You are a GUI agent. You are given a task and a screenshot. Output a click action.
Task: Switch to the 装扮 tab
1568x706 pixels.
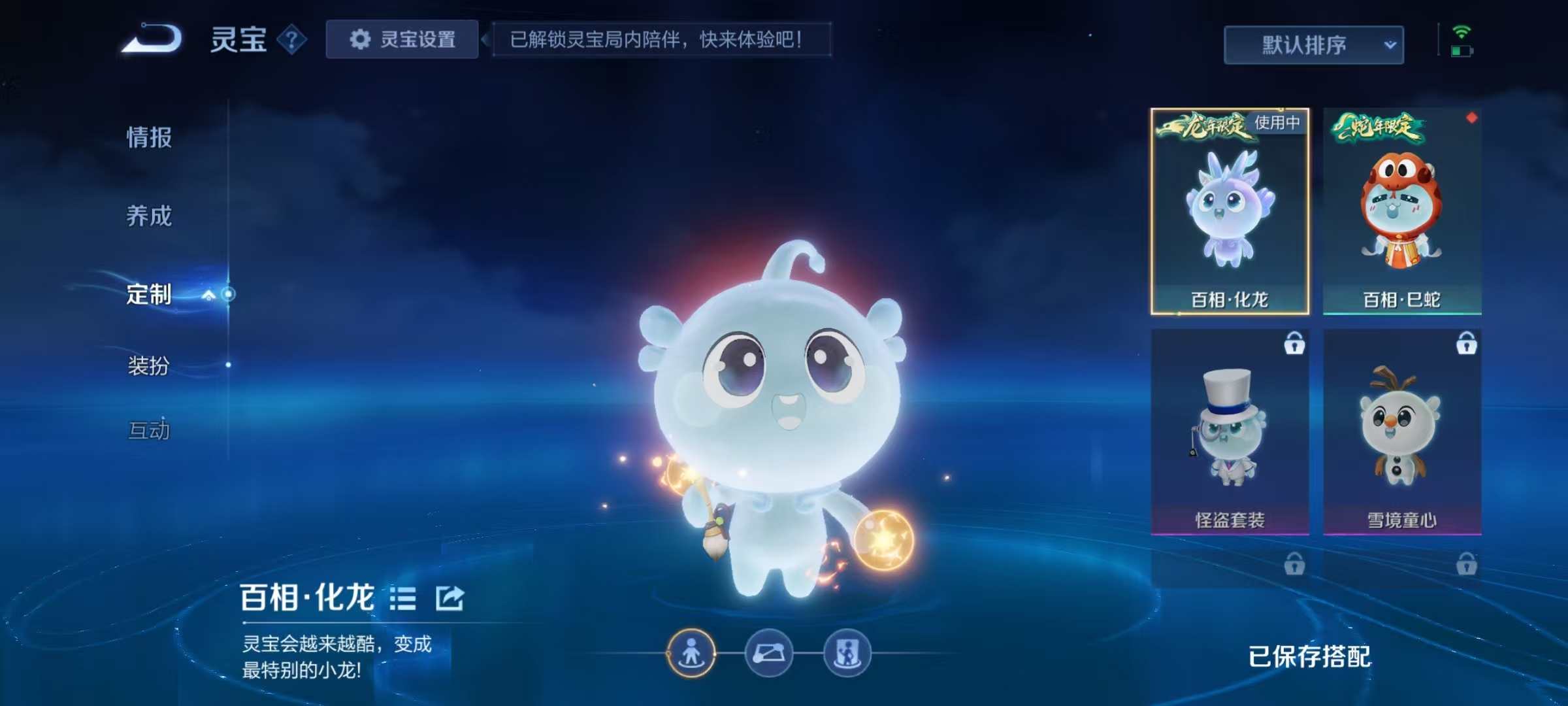pyautogui.click(x=149, y=367)
